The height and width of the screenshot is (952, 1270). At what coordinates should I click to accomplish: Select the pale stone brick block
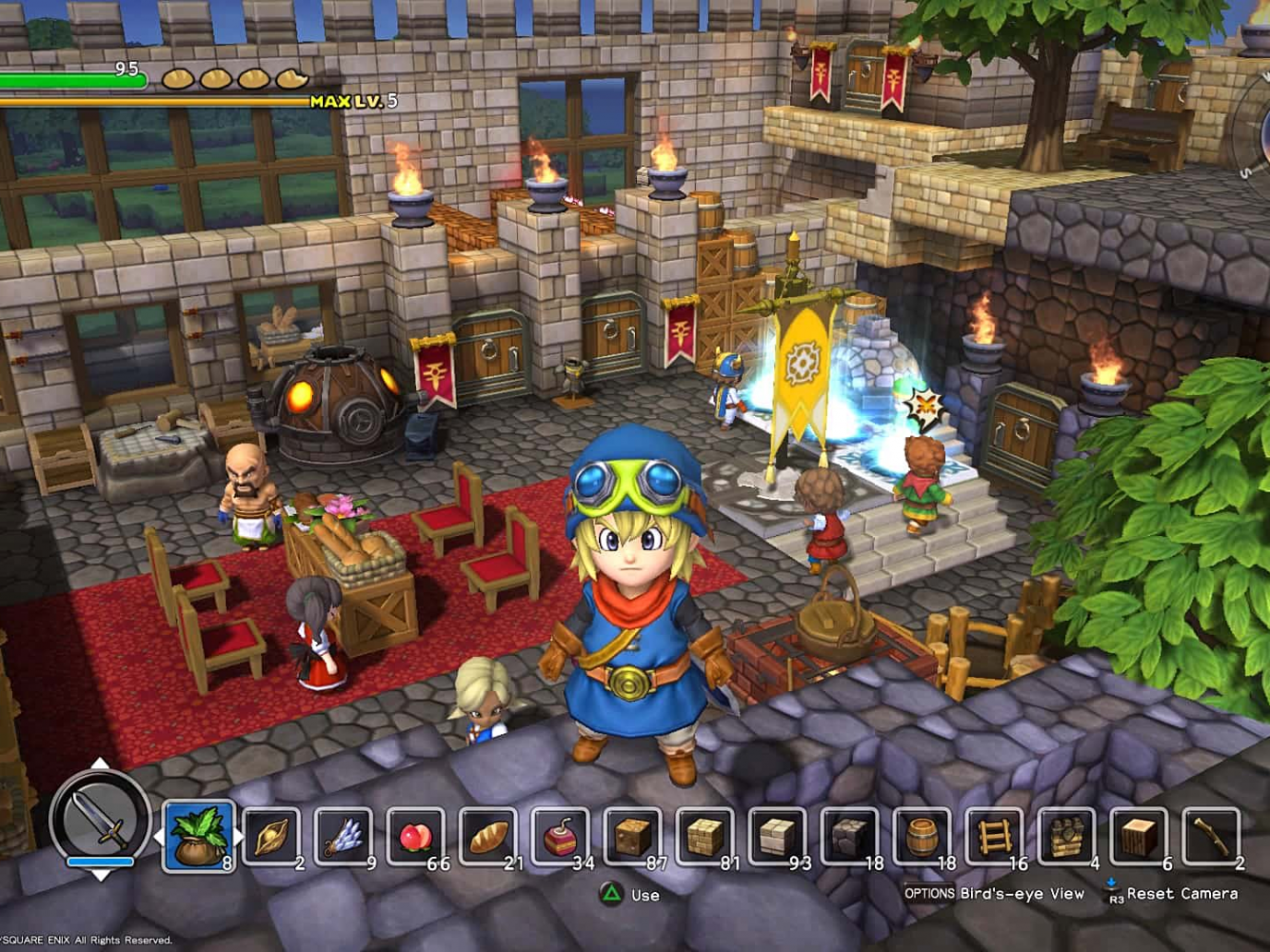[777, 837]
